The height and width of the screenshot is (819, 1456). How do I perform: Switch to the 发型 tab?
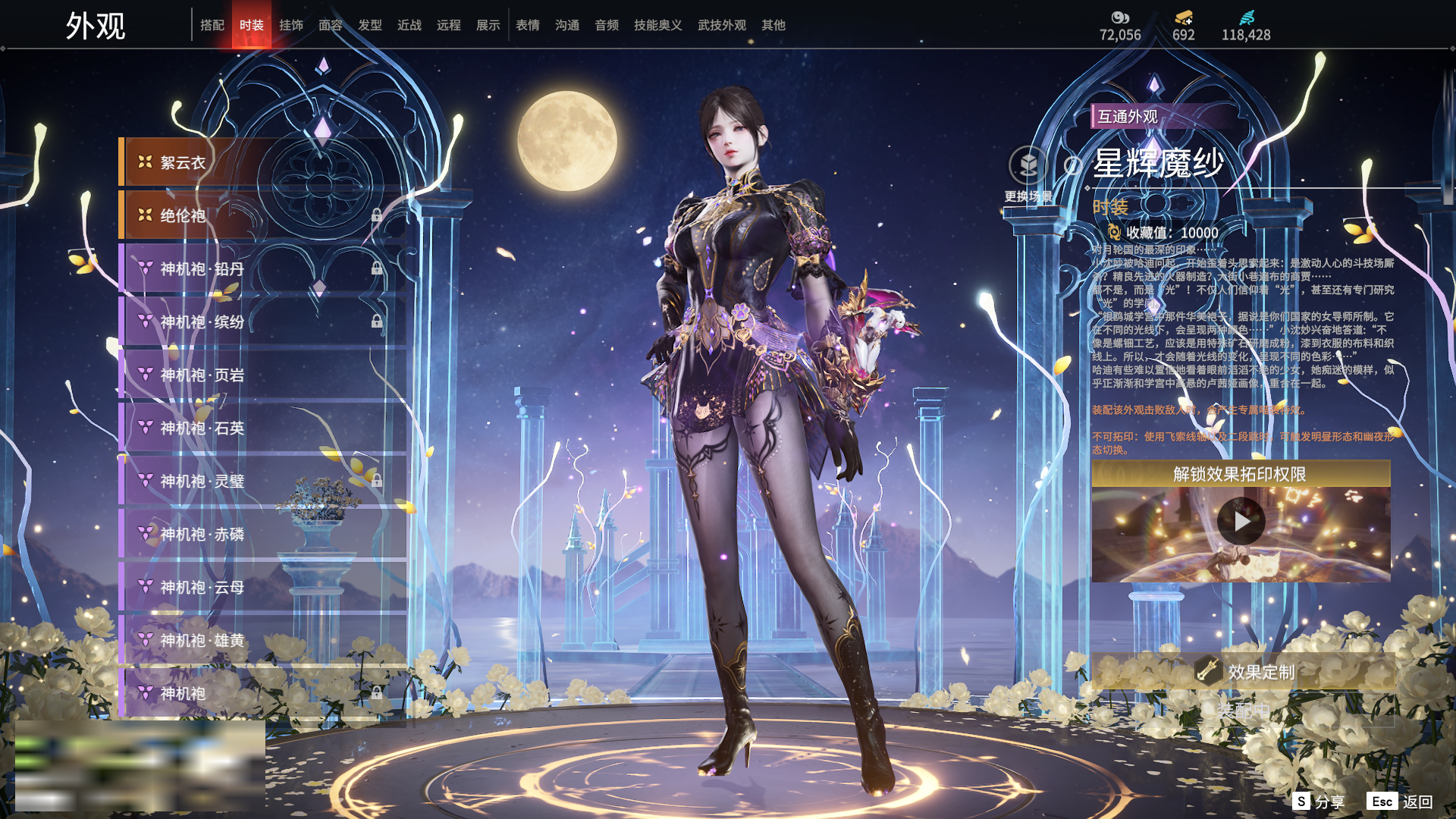click(x=369, y=25)
